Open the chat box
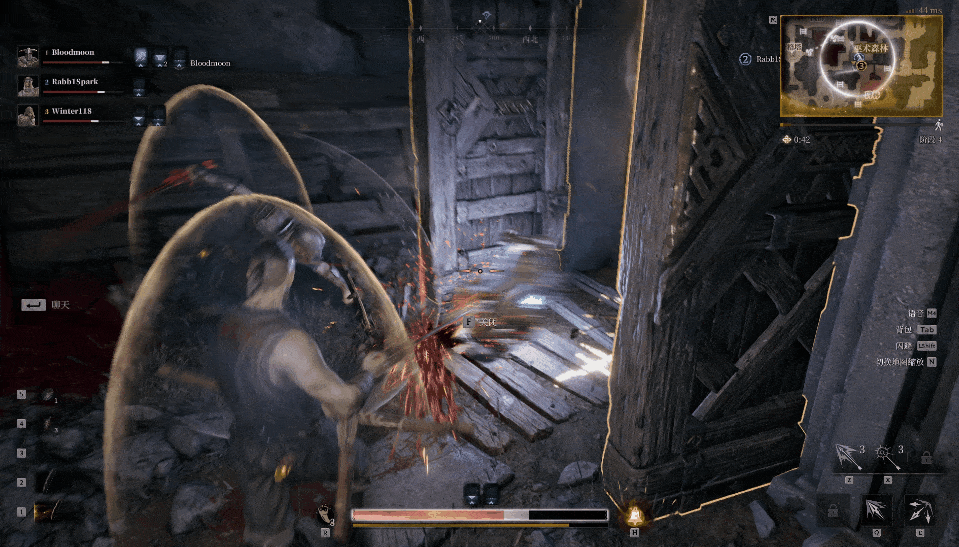Image resolution: width=959 pixels, height=547 pixels. click(35, 304)
